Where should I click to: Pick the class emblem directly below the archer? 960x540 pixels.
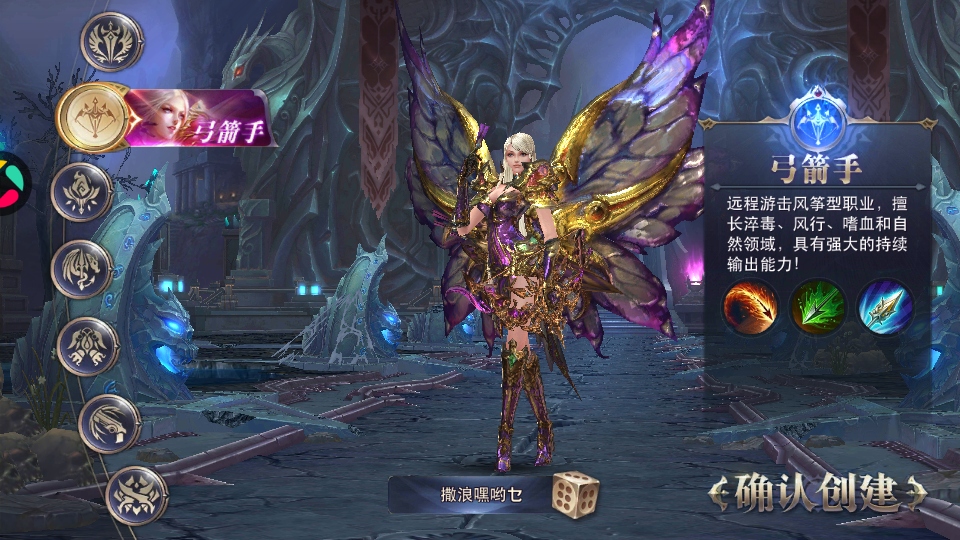(84, 191)
